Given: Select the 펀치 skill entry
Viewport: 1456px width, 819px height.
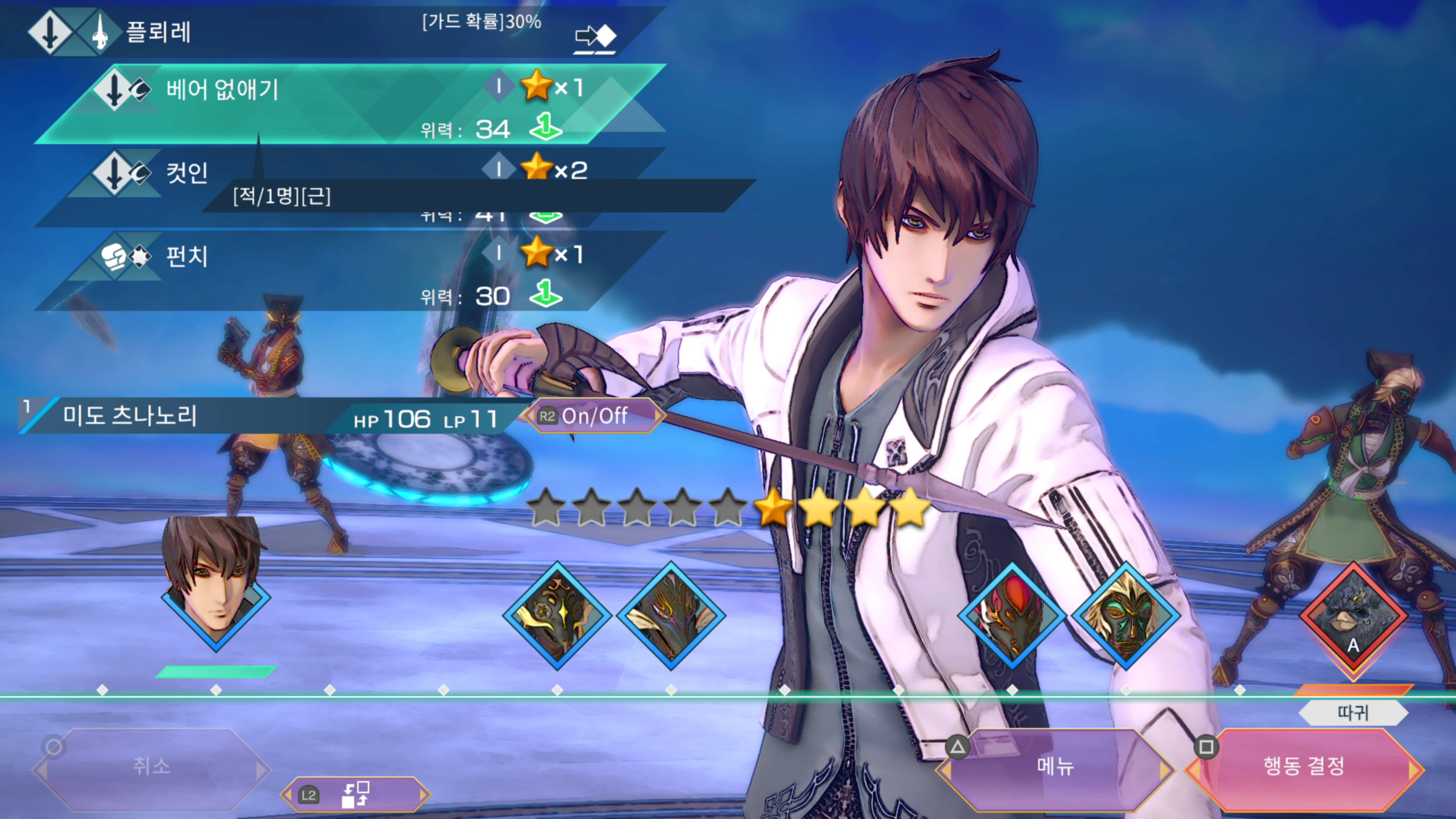Looking at the screenshot, I should coord(187,256).
